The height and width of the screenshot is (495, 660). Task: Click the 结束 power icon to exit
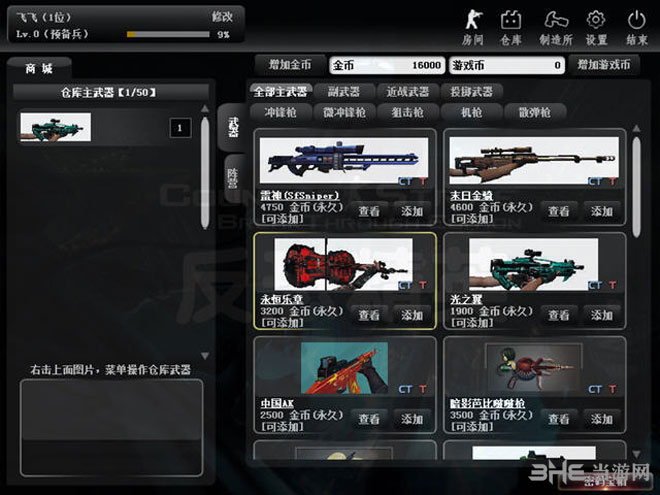[637, 26]
